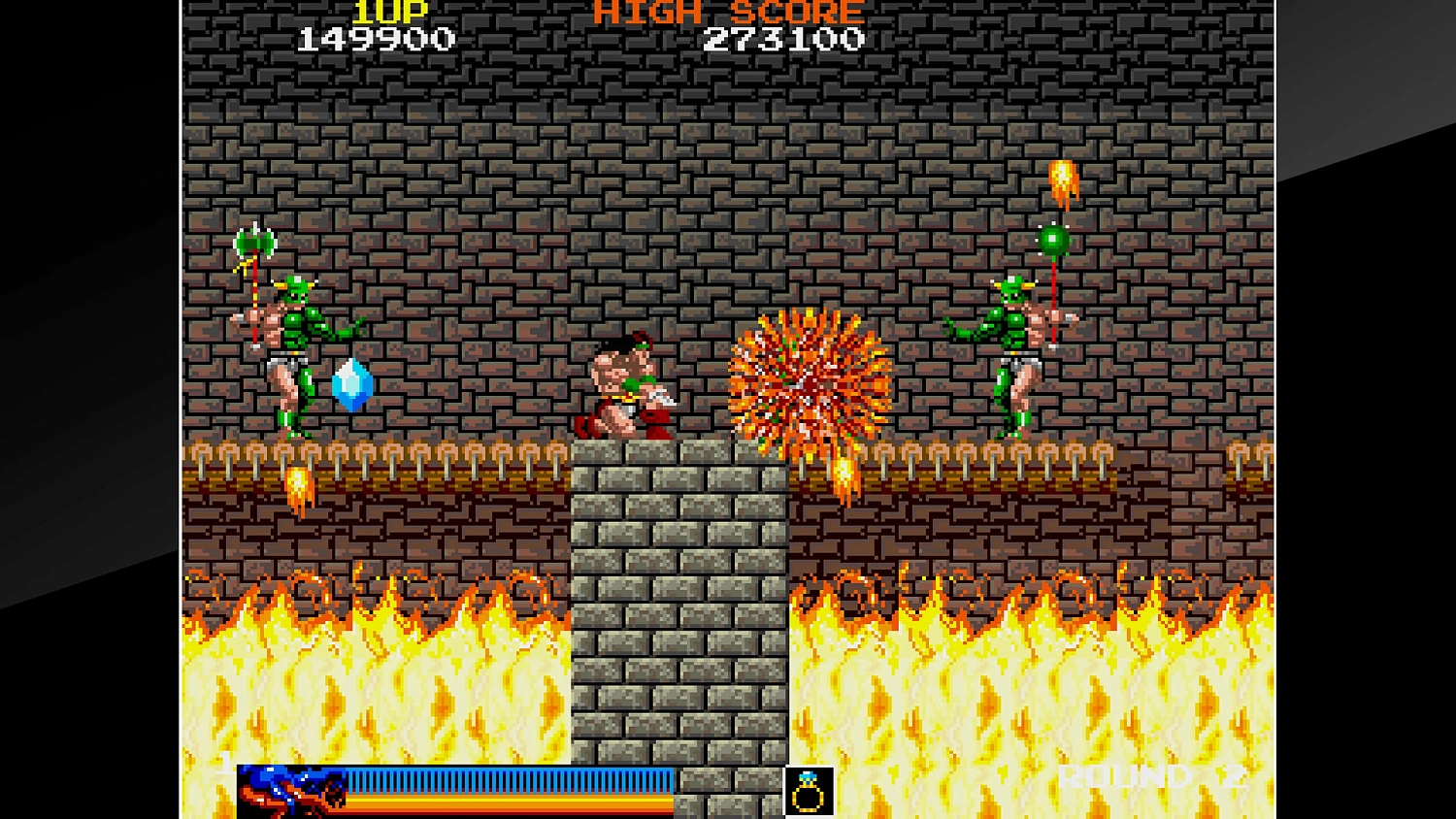Screen dimensions: 1456x819
Task: Click the blue crystal gem pickup
Action: click(x=352, y=382)
